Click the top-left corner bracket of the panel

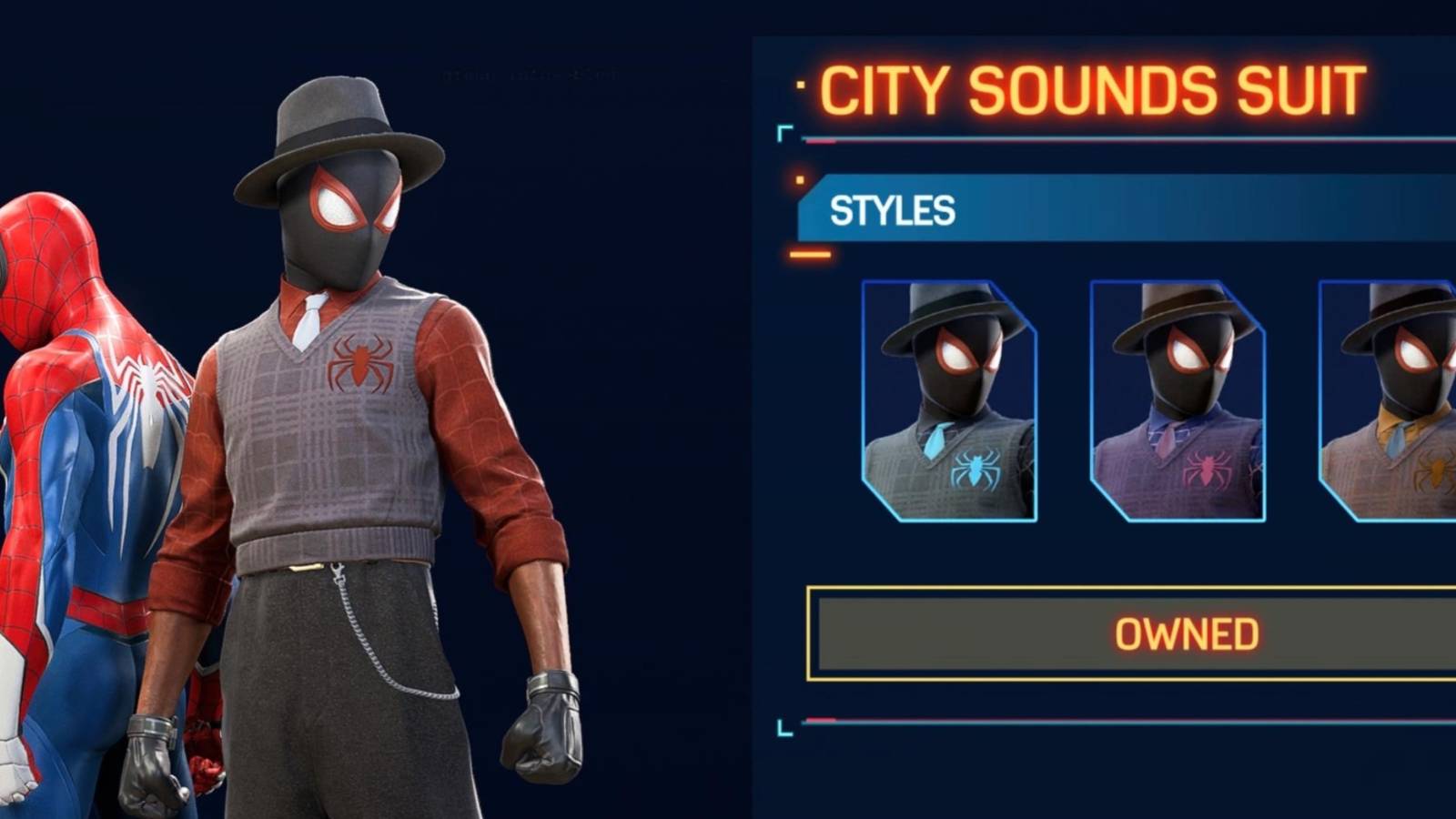point(784,134)
